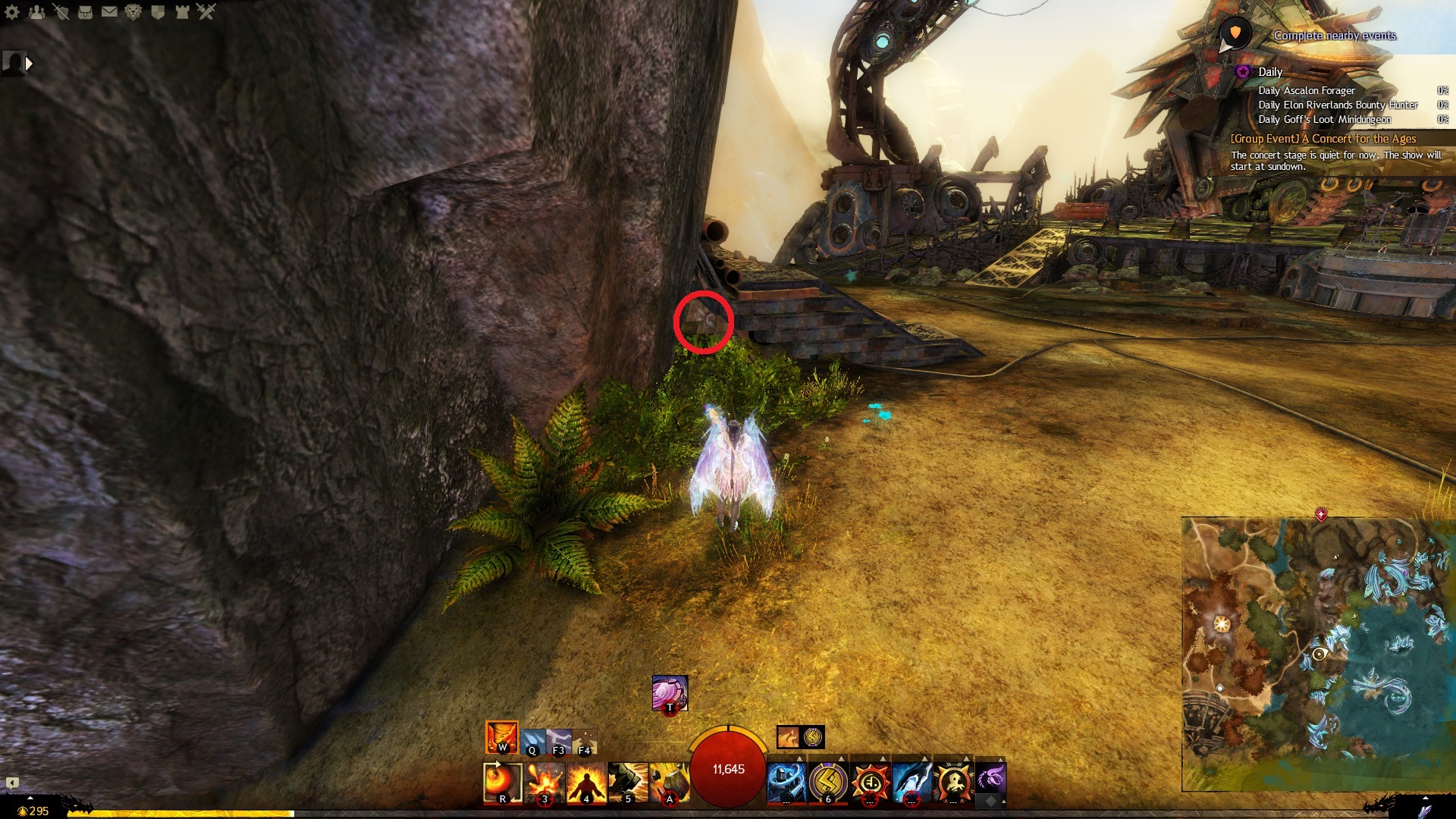Open the contacts and LFG panel
This screenshot has width=1456, height=819.
pos(36,11)
